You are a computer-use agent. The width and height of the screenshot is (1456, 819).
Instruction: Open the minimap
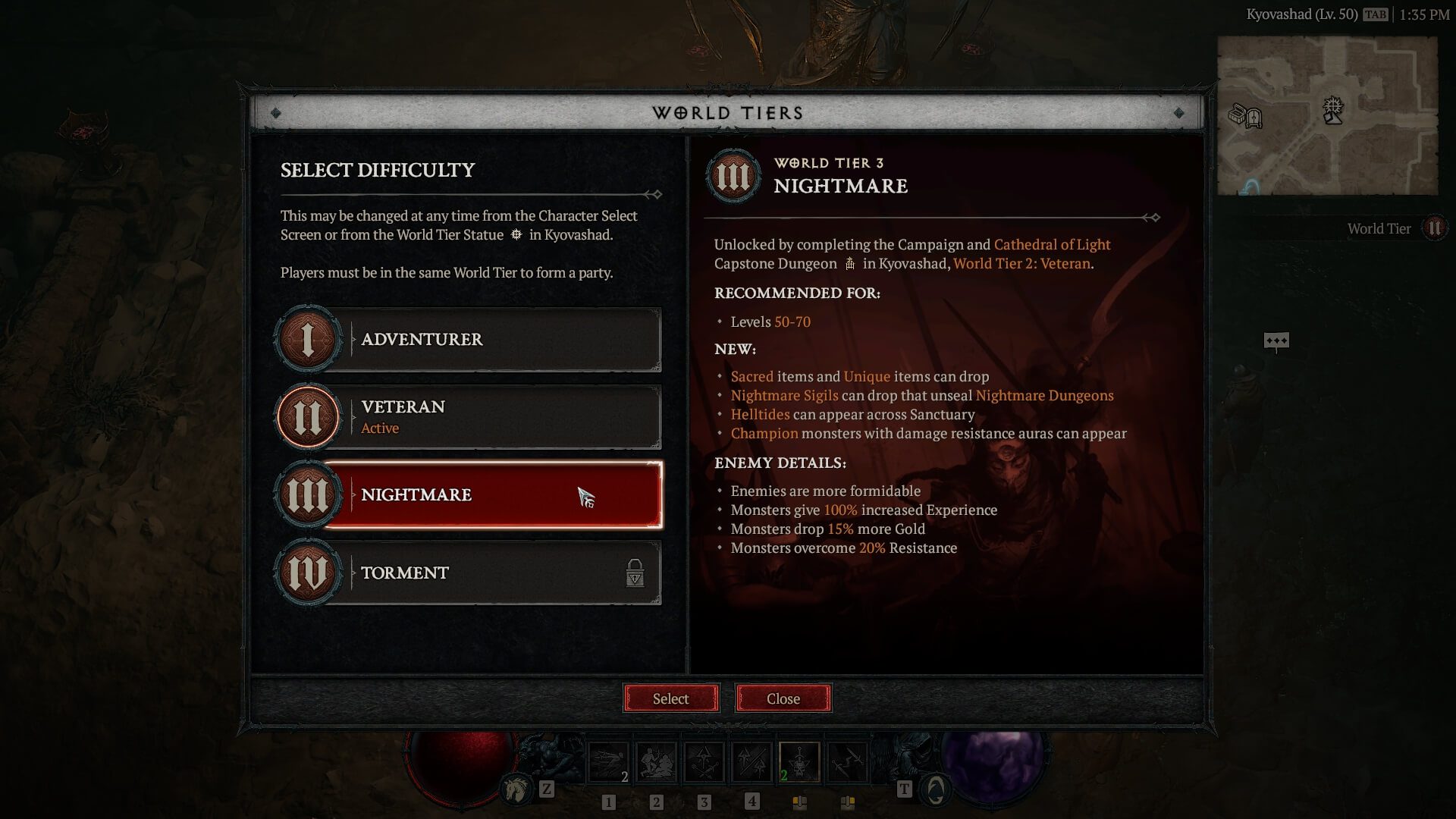(1327, 115)
